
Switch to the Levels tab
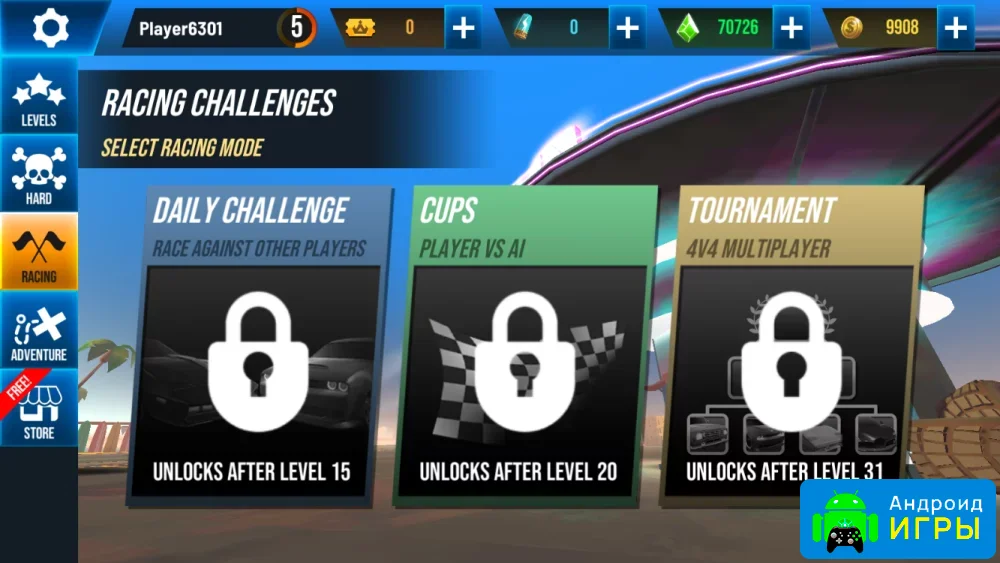tap(39, 99)
